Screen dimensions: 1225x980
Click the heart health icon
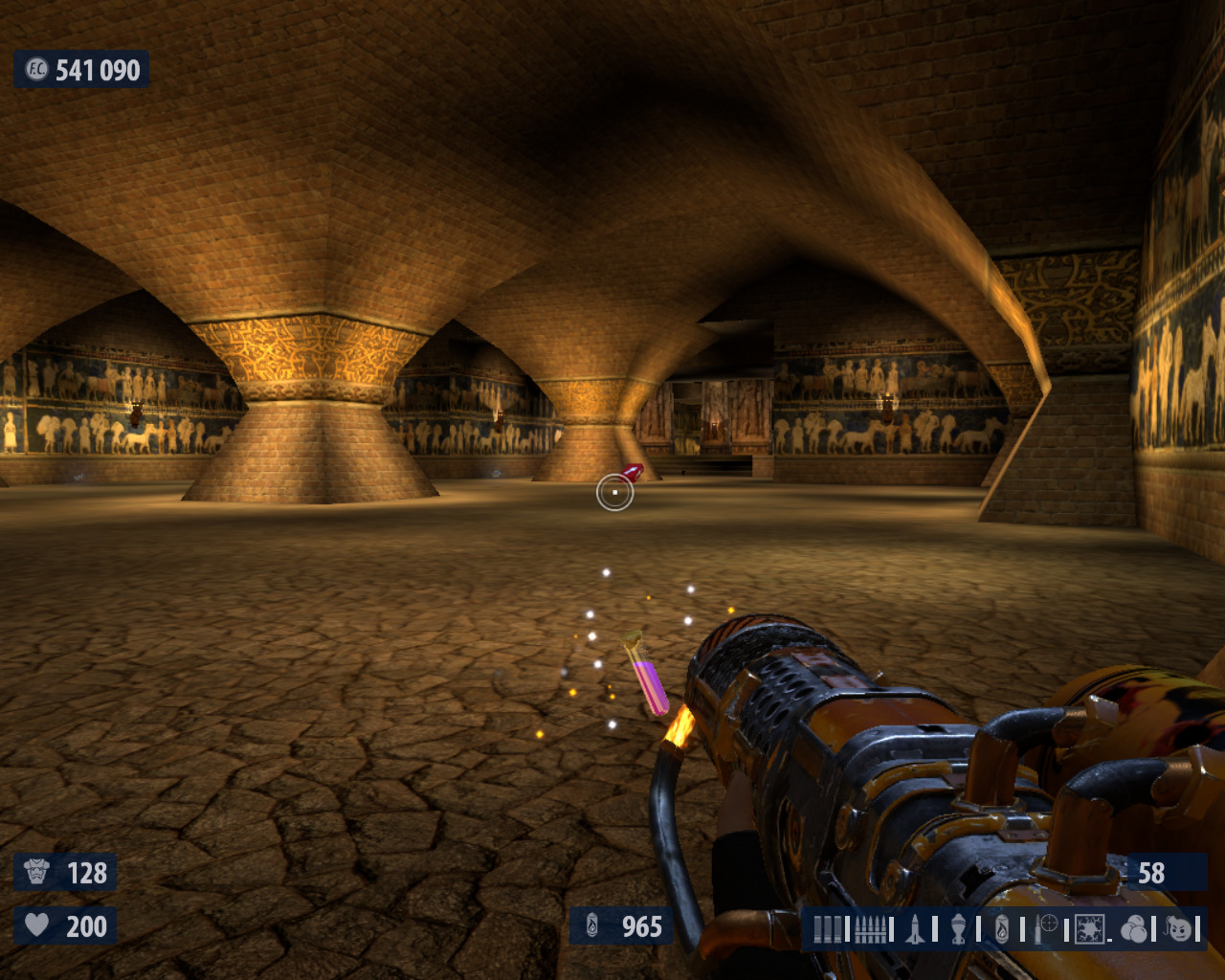(37, 925)
